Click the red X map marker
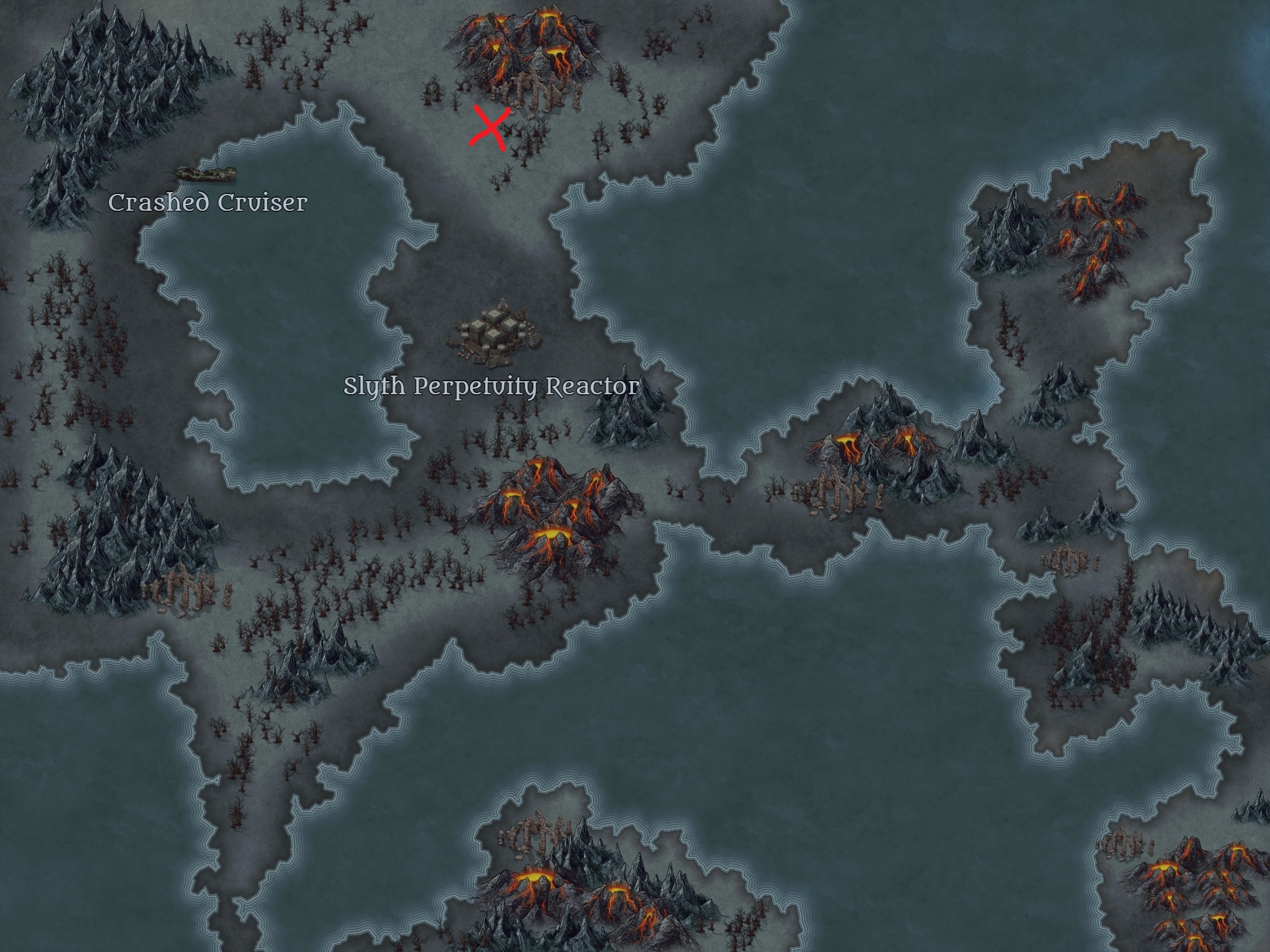The height and width of the screenshot is (952, 1270). tap(490, 128)
